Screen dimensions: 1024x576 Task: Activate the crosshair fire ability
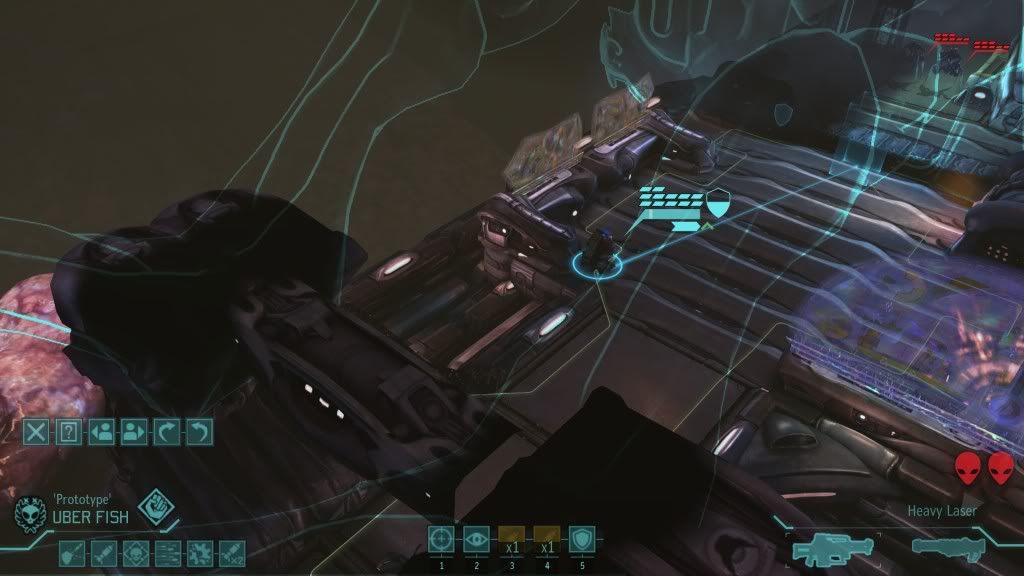tap(441, 539)
